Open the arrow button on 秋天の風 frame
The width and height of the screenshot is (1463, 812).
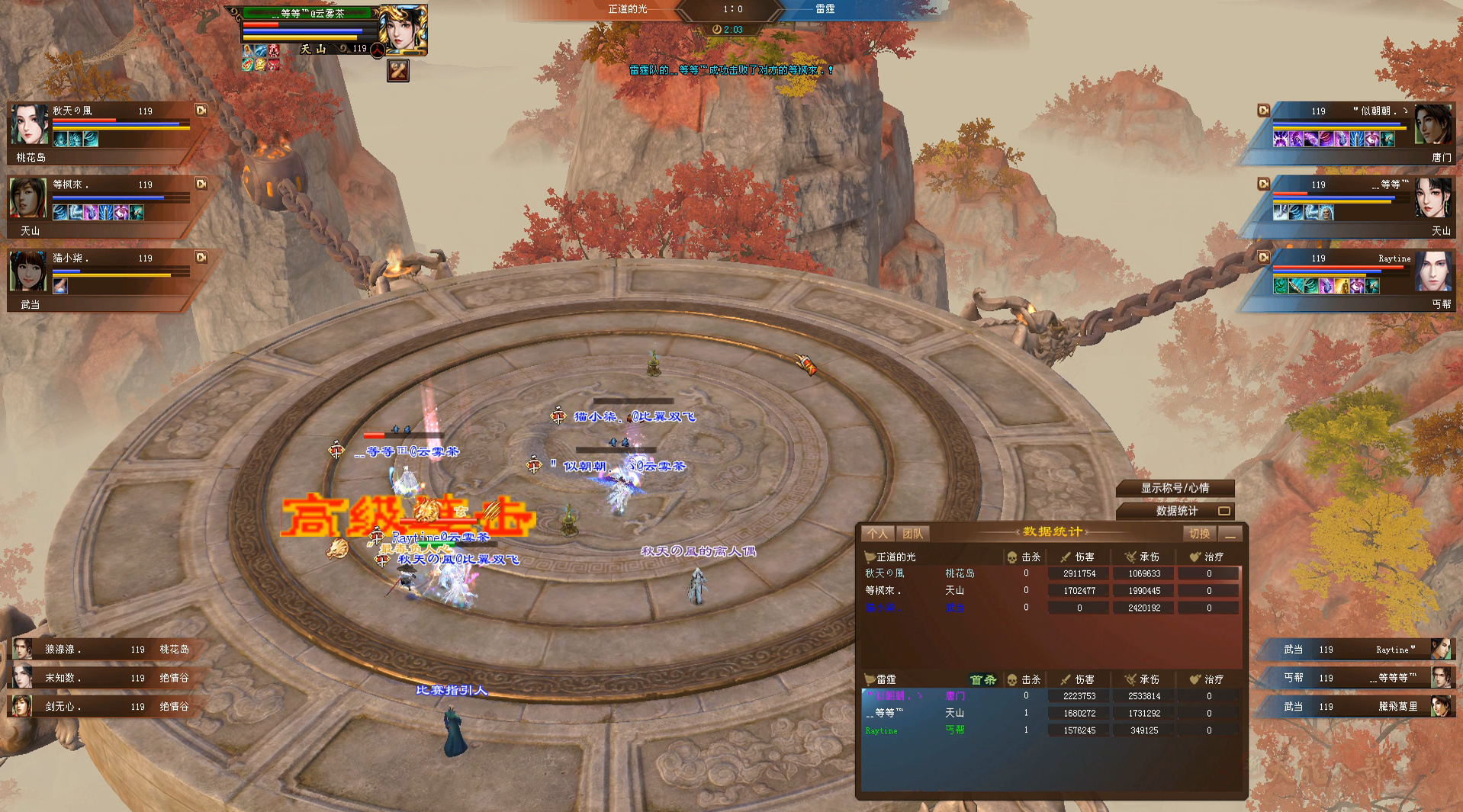coord(201,111)
